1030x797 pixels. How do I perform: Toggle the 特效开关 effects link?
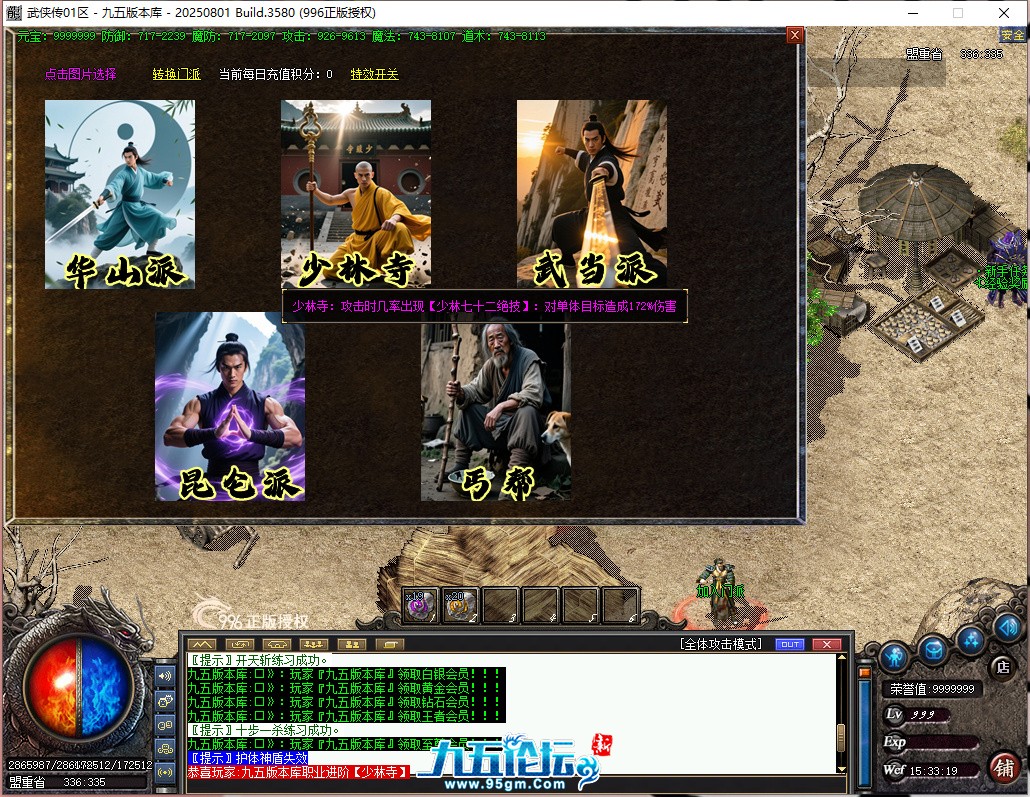click(x=374, y=74)
